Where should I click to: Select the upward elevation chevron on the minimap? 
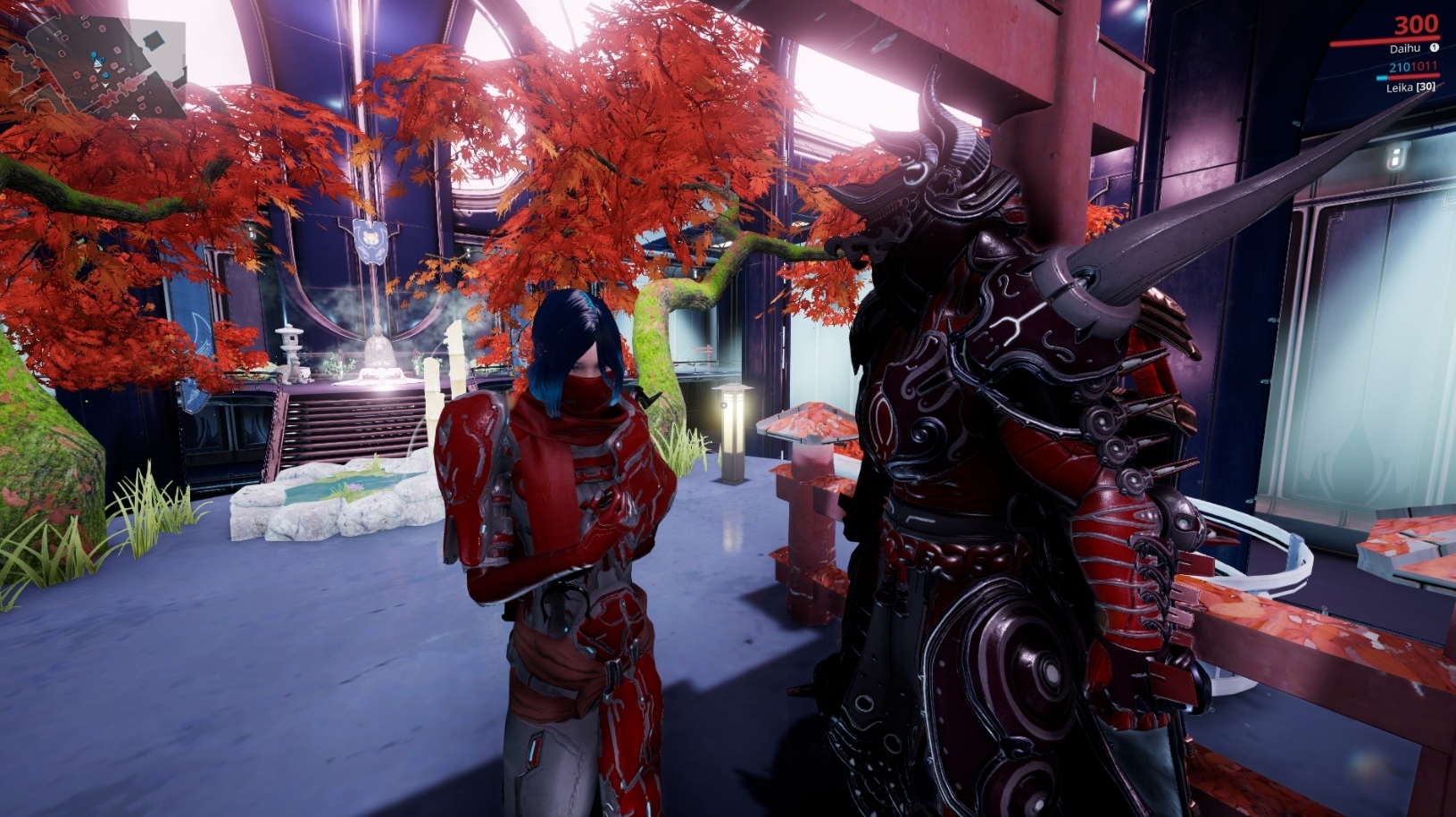pyautogui.click(x=134, y=117)
